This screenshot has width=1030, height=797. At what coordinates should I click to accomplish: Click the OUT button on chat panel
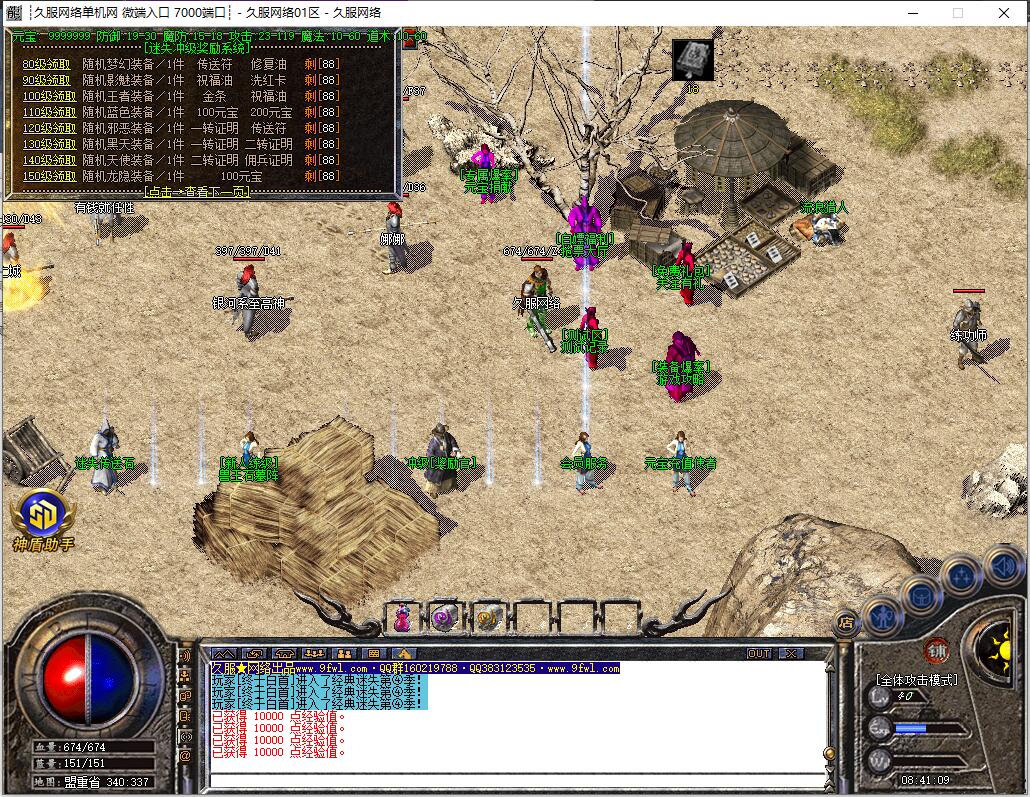click(759, 653)
